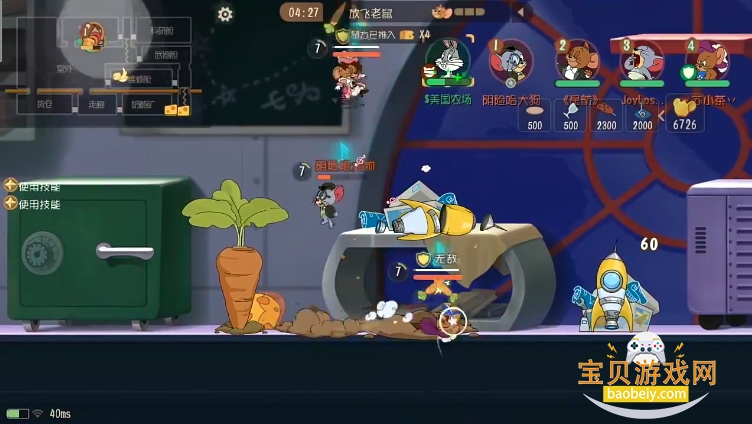
Task: Open the gold coin shop showing 6726
Action: 685,114
